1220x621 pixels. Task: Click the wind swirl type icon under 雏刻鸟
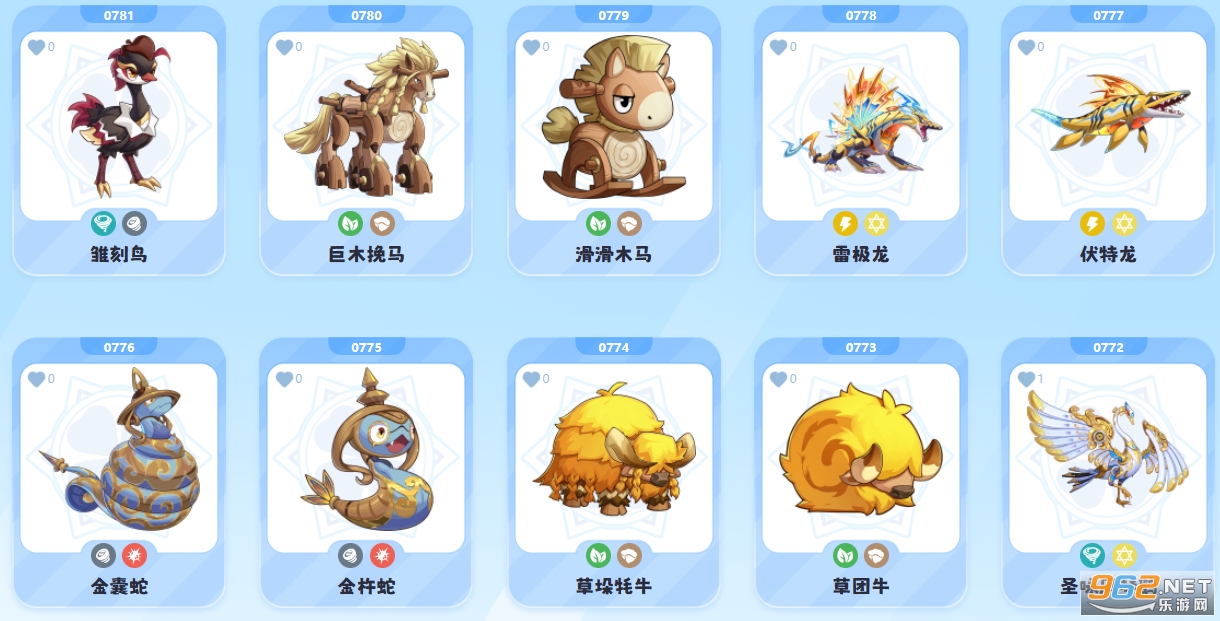click(103, 223)
